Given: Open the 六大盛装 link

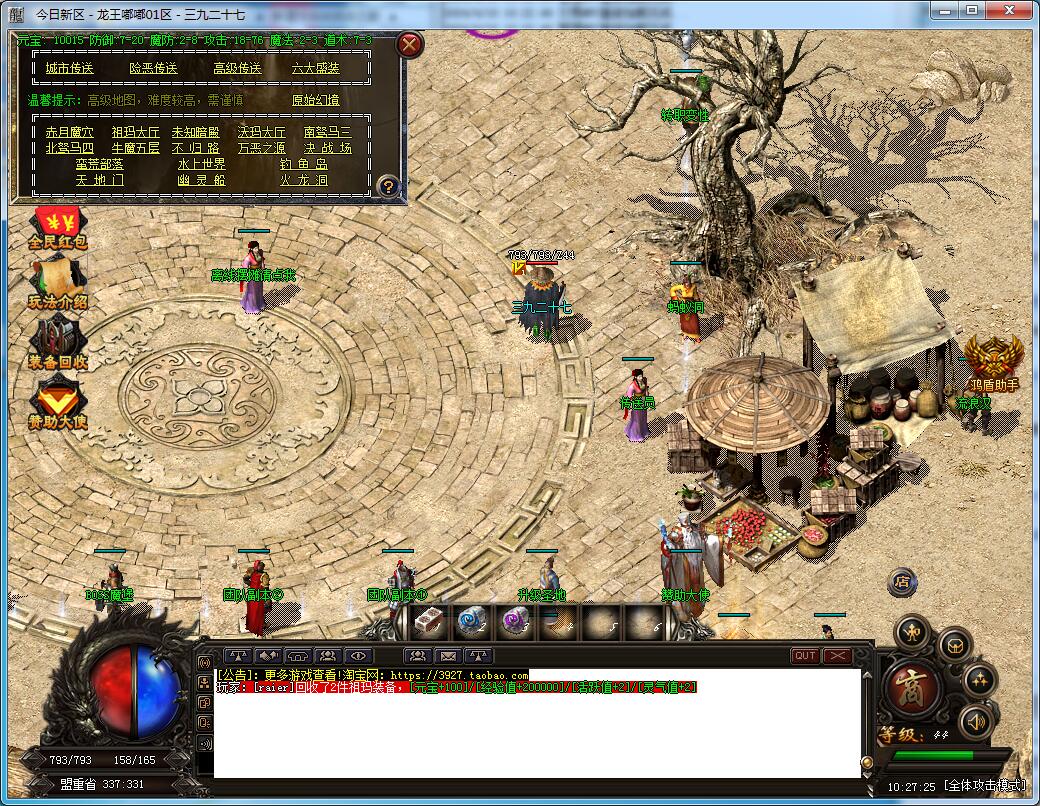Looking at the screenshot, I should [x=316, y=68].
